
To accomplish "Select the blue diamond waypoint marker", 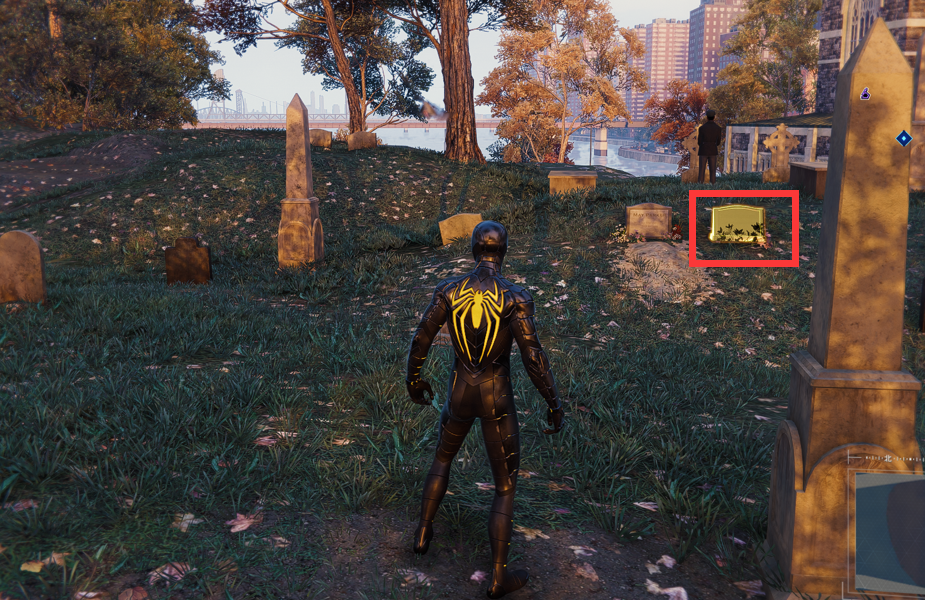I will 903,138.
